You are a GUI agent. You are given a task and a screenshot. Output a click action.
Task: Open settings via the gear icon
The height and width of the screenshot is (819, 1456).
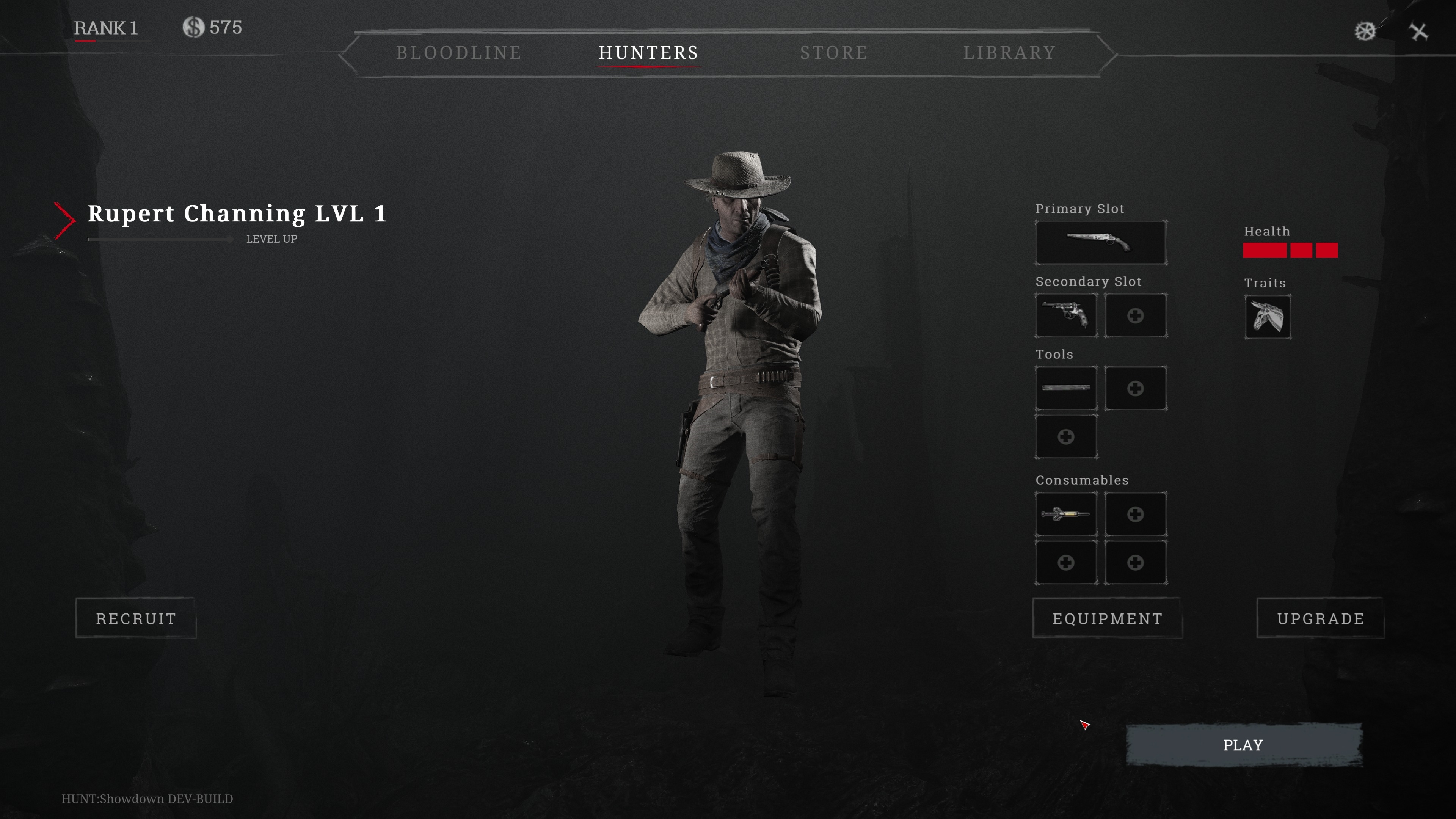[x=1365, y=31]
